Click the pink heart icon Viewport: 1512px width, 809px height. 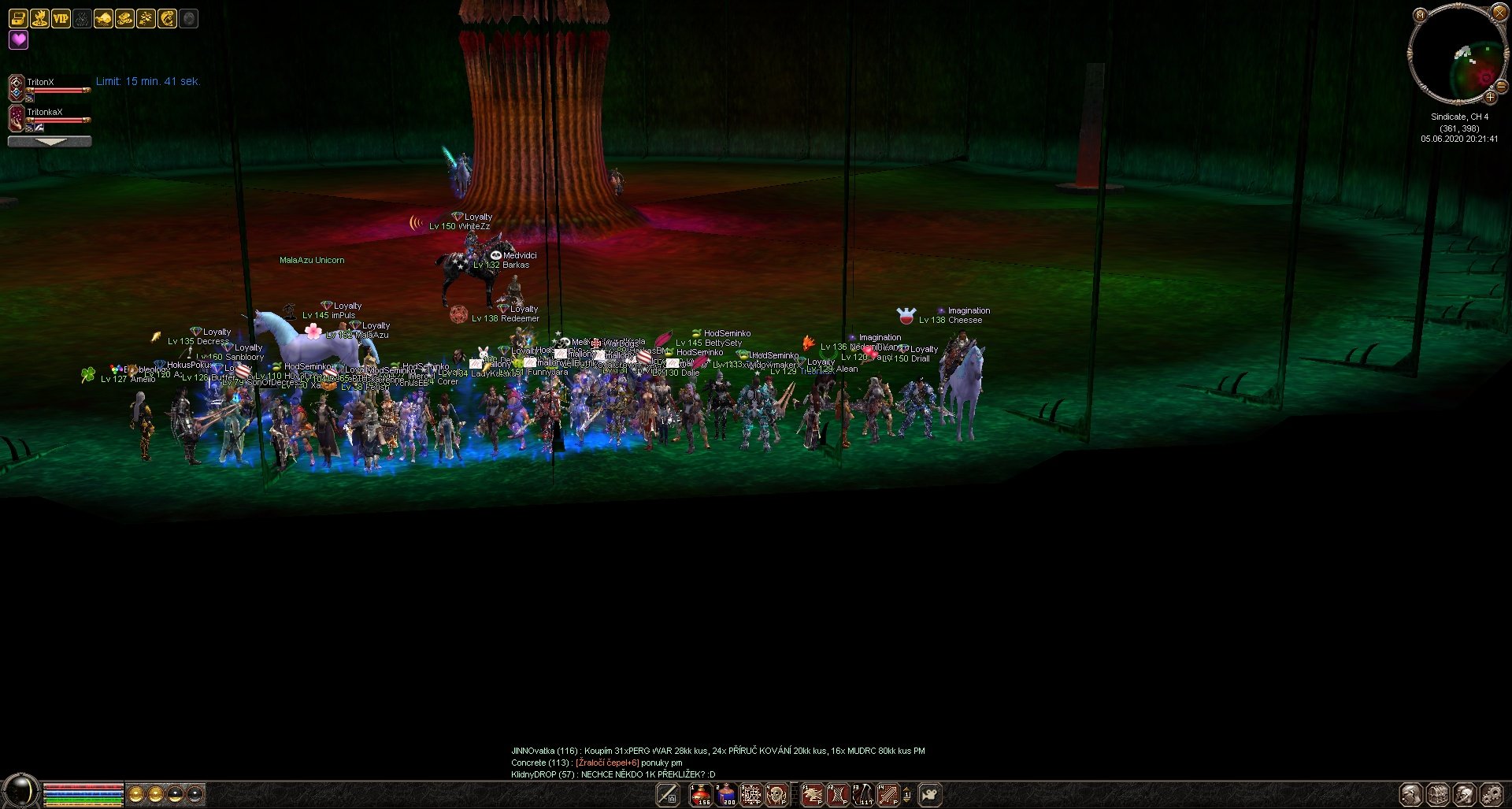(18, 39)
